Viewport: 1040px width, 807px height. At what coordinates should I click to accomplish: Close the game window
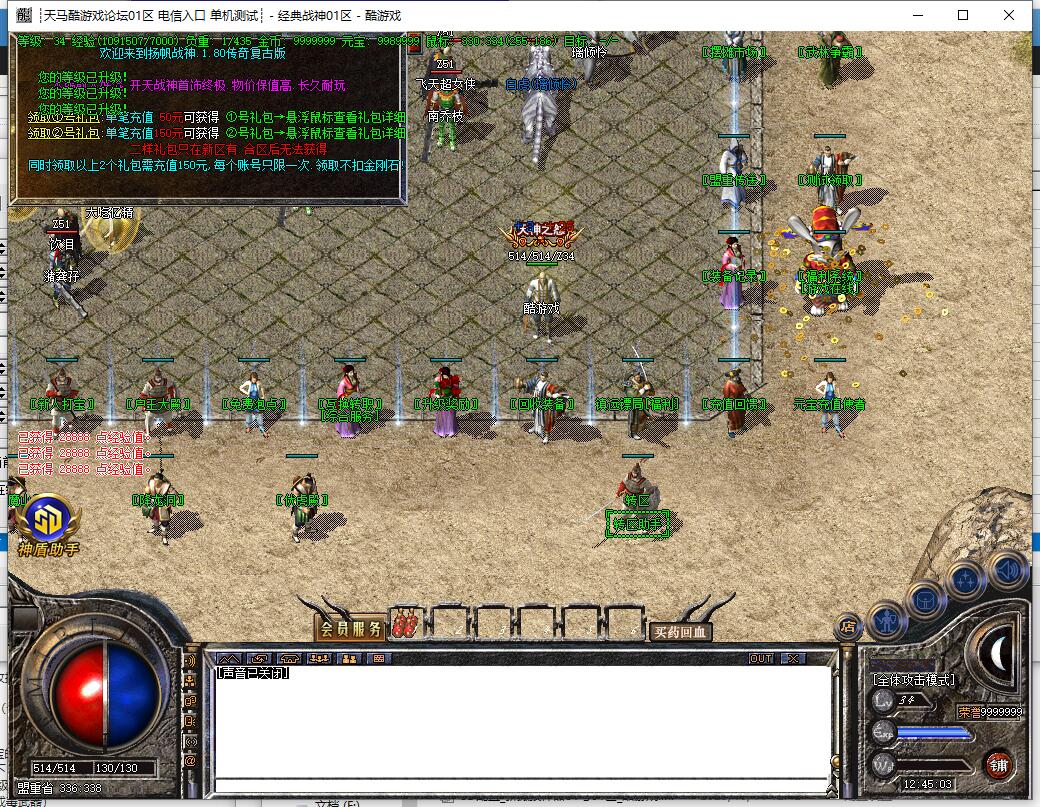pyautogui.click(x=1010, y=15)
